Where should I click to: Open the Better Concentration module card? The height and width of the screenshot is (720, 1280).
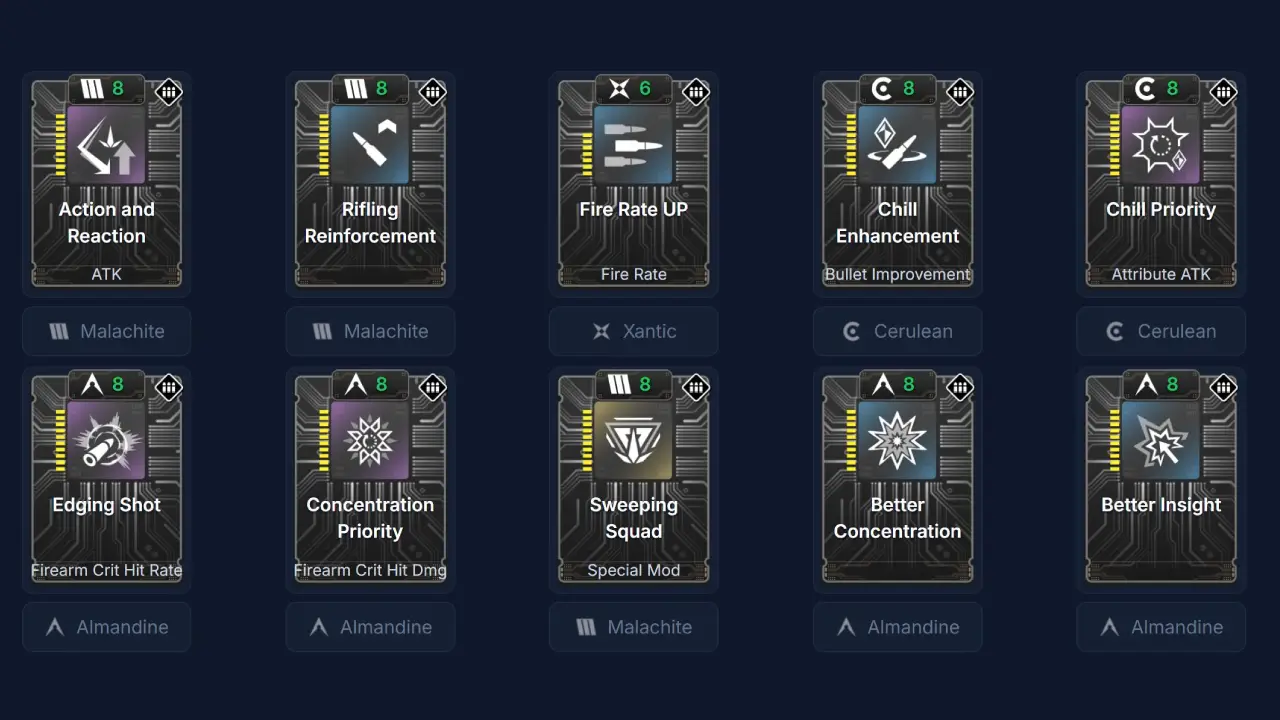click(x=897, y=477)
